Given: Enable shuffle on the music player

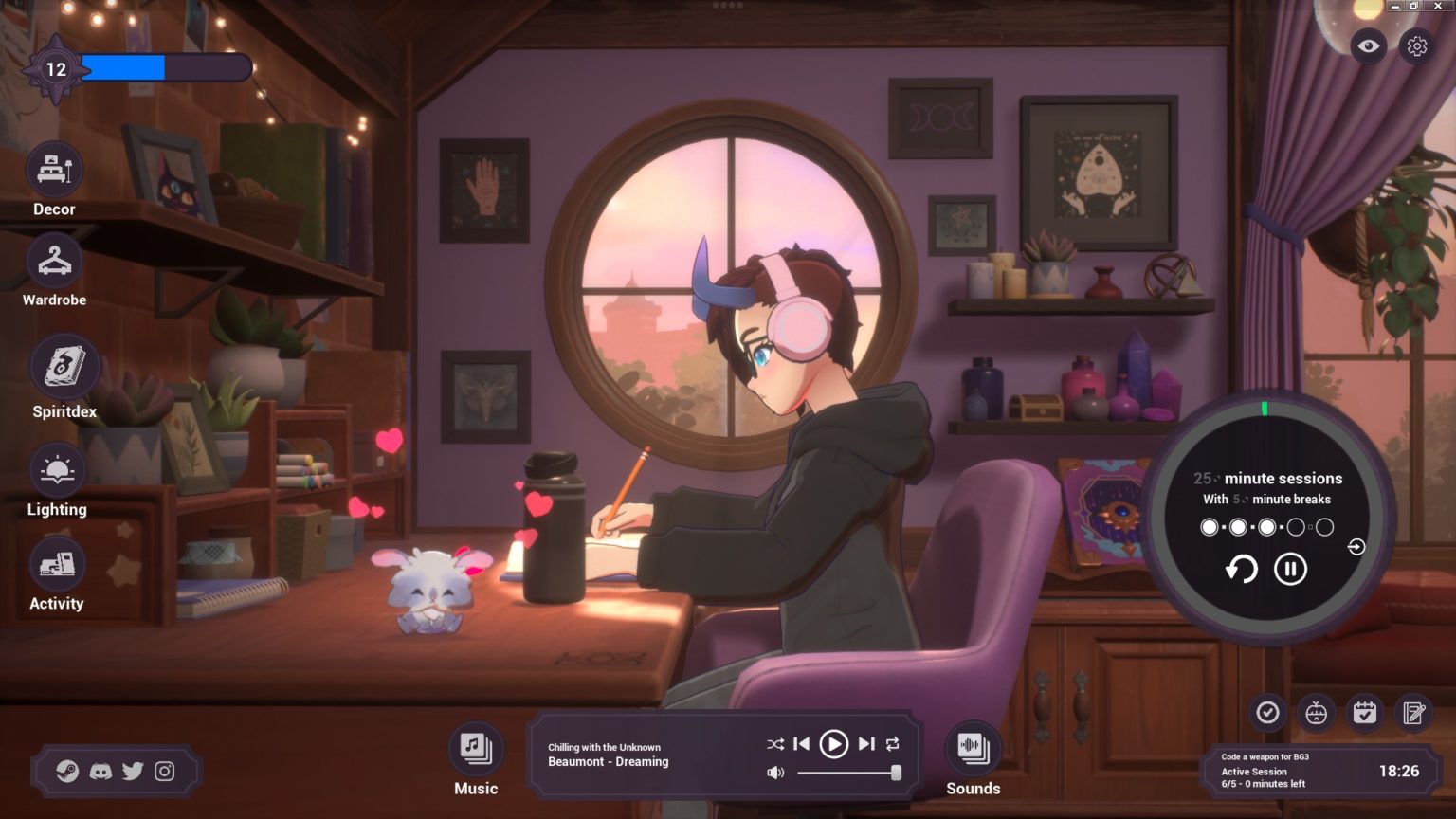Looking at the screenshot, I should 774,744.
